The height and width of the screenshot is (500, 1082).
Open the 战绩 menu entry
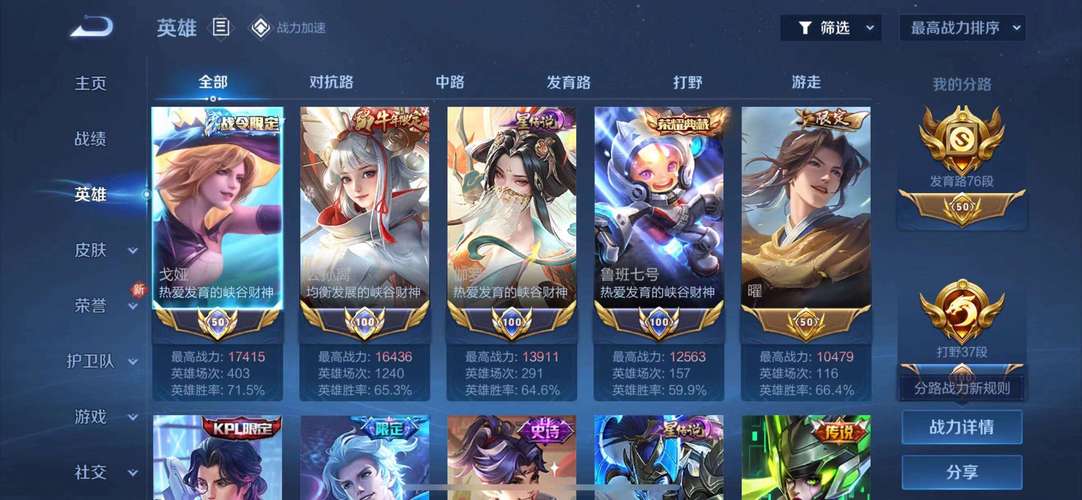pyautogui.click(x=91, y=139)
